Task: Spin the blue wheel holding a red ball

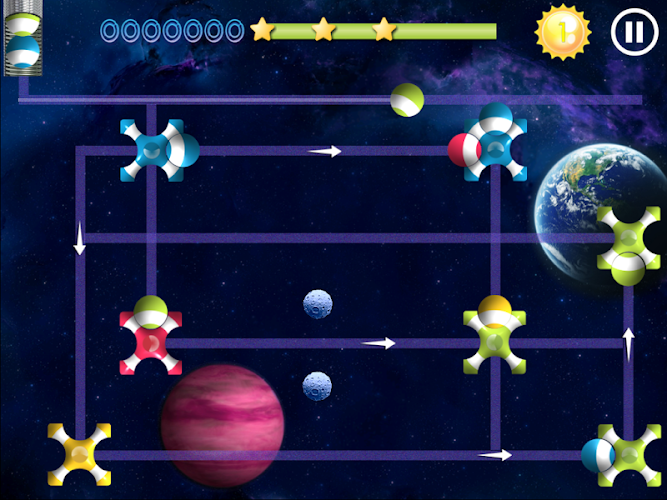Action: [494, 150]
